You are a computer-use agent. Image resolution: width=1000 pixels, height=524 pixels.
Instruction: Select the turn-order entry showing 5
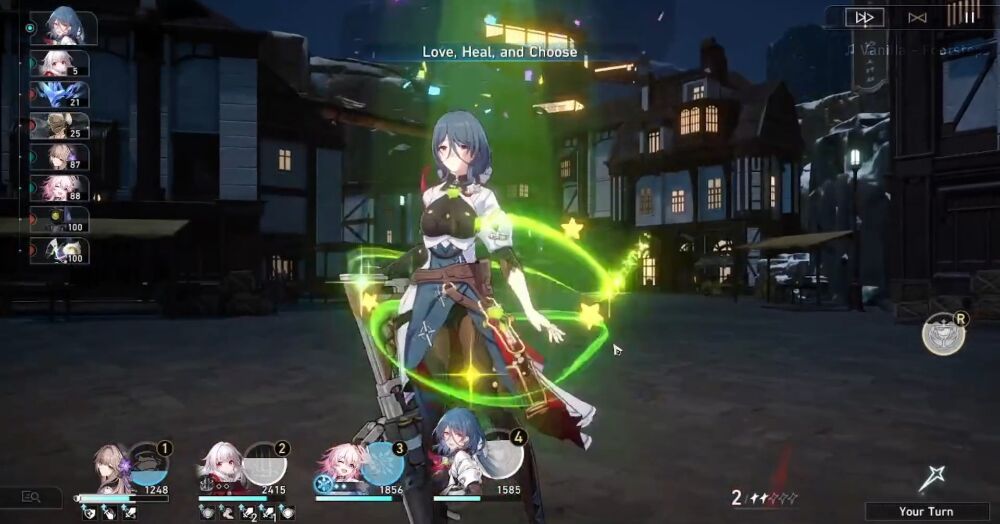click(x=59, y=64)
